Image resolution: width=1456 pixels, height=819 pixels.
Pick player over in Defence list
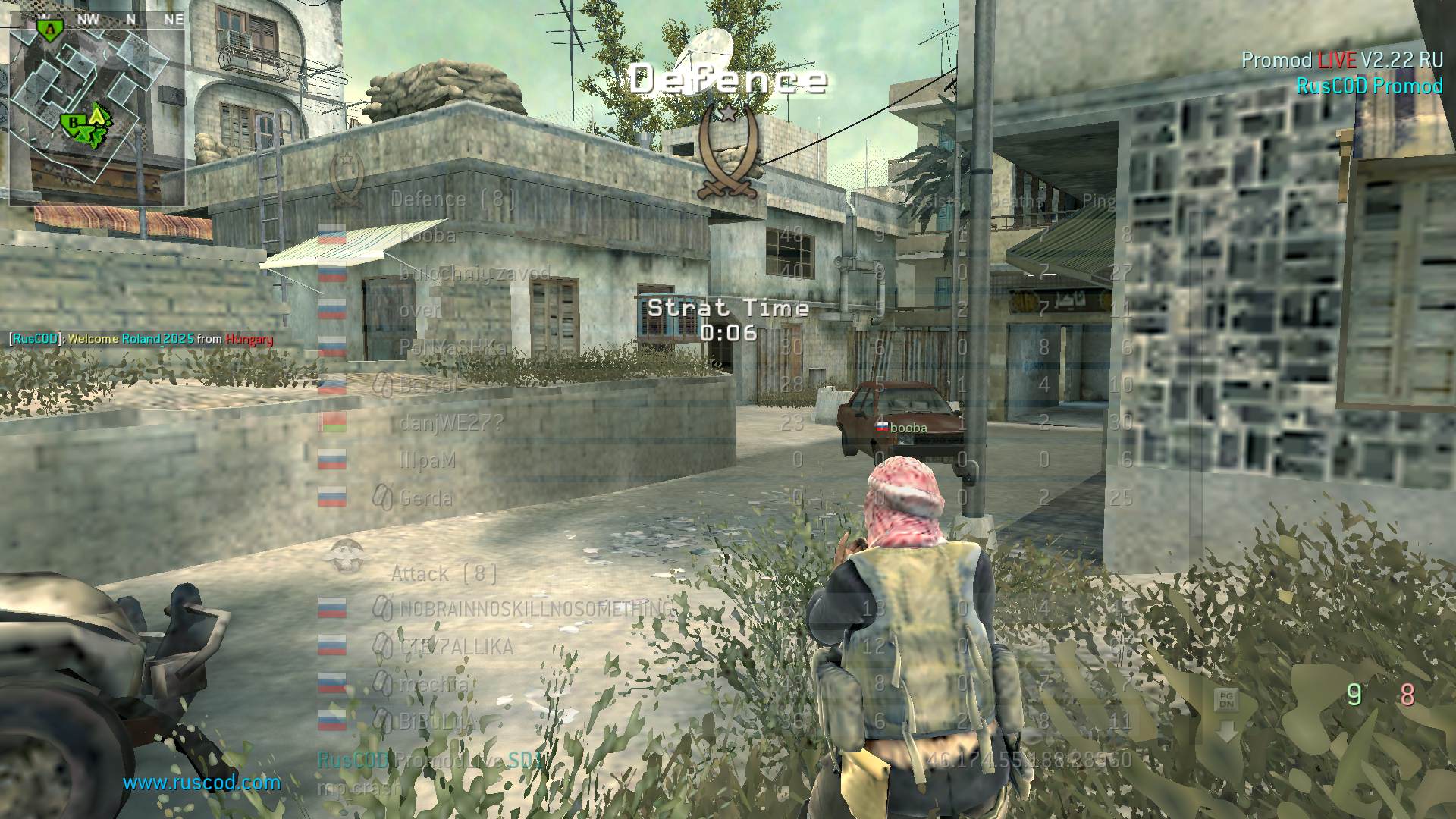click(x=420, y=310)
